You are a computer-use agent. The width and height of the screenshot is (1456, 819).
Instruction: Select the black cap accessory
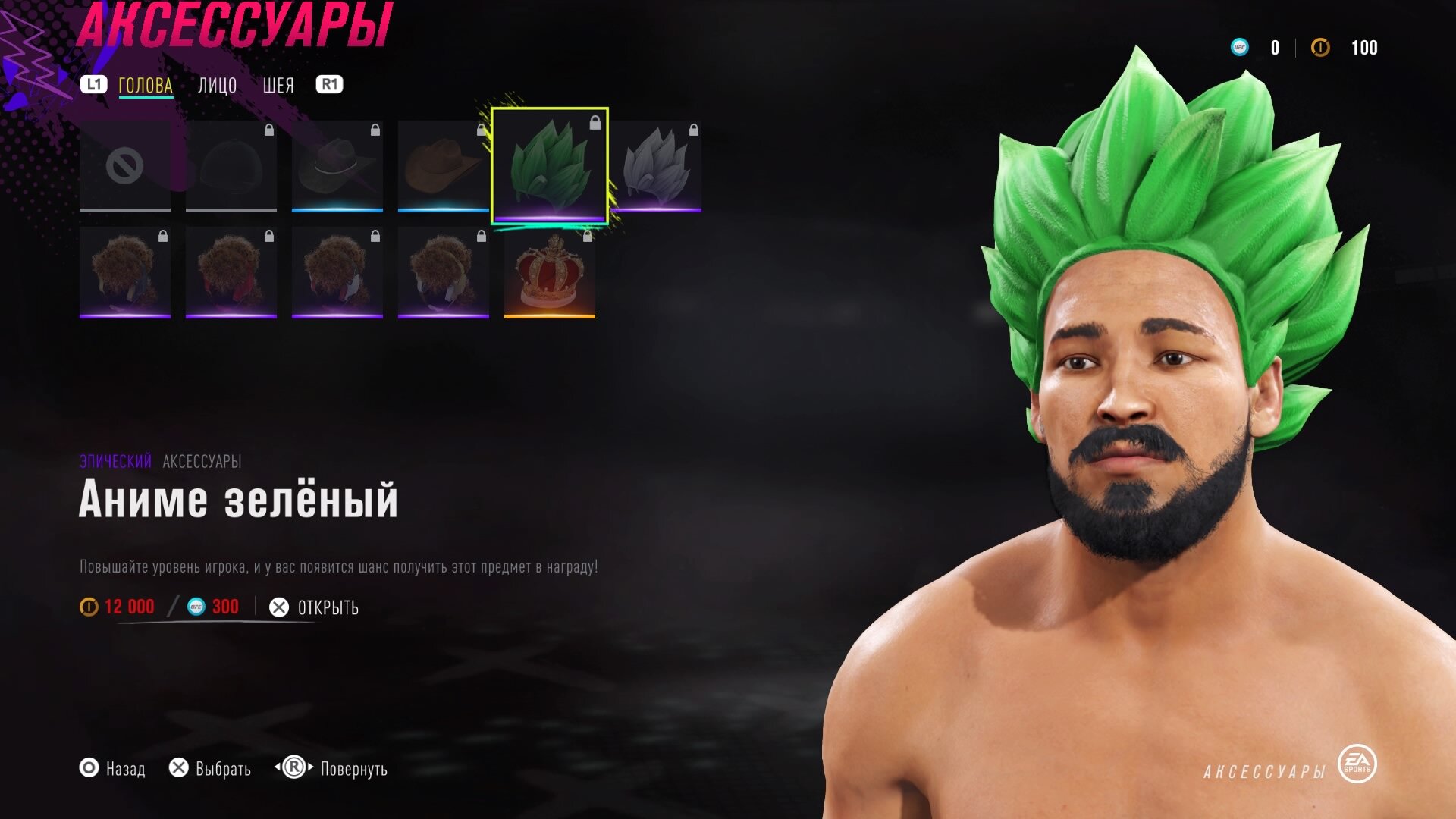coord(231,166)
